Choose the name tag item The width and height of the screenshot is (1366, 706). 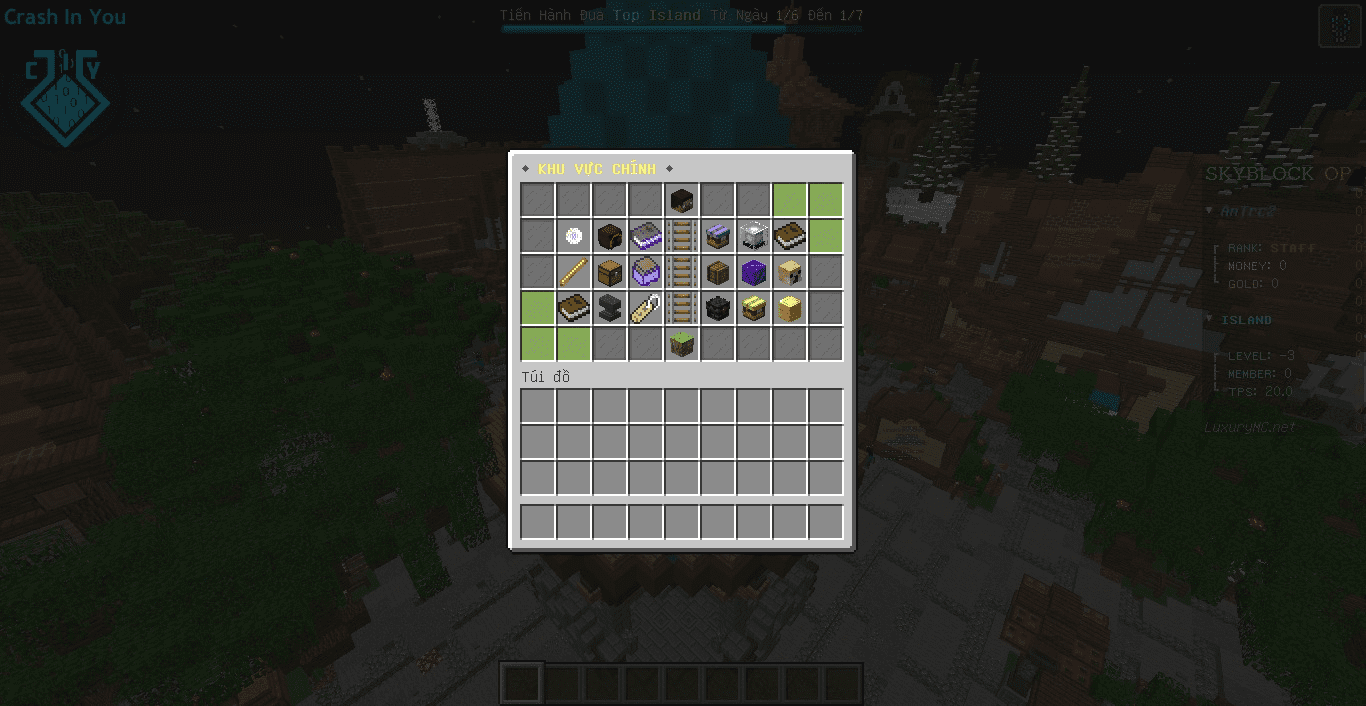pos(646,308)
